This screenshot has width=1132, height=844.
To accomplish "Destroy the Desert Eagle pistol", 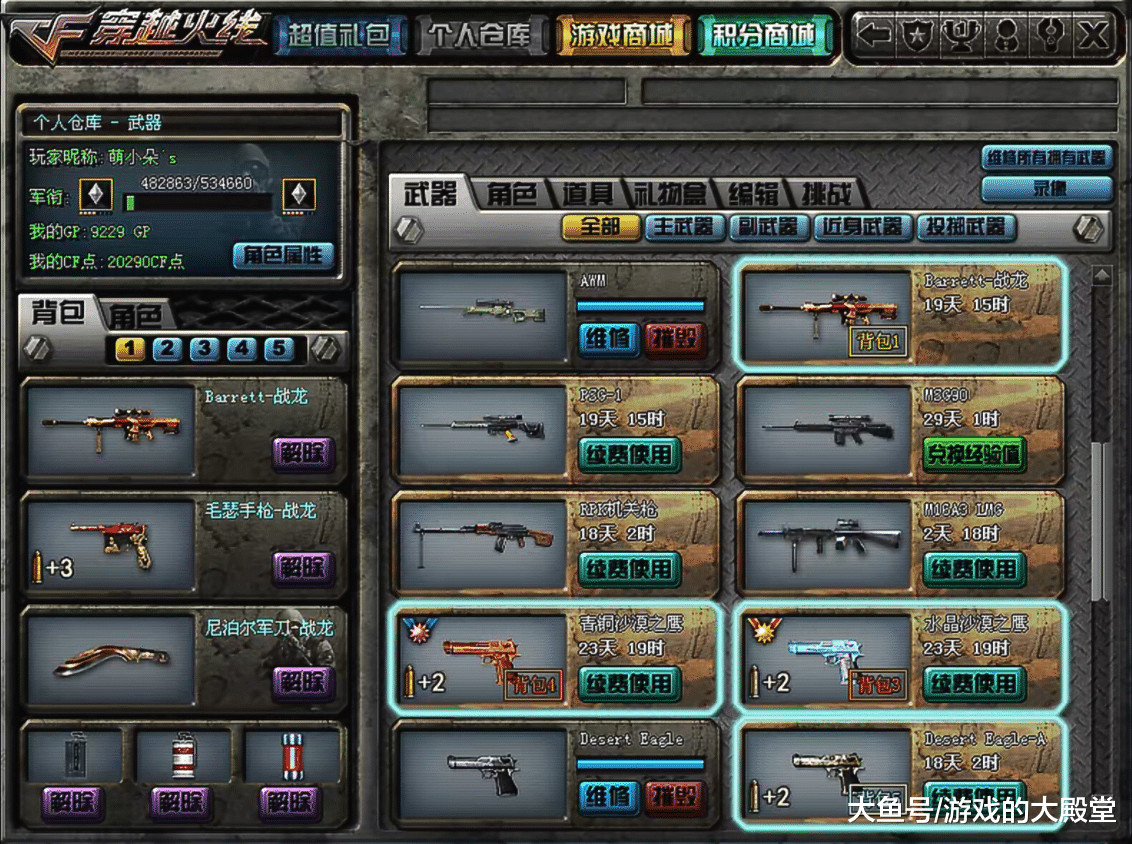I will [675, 797].
